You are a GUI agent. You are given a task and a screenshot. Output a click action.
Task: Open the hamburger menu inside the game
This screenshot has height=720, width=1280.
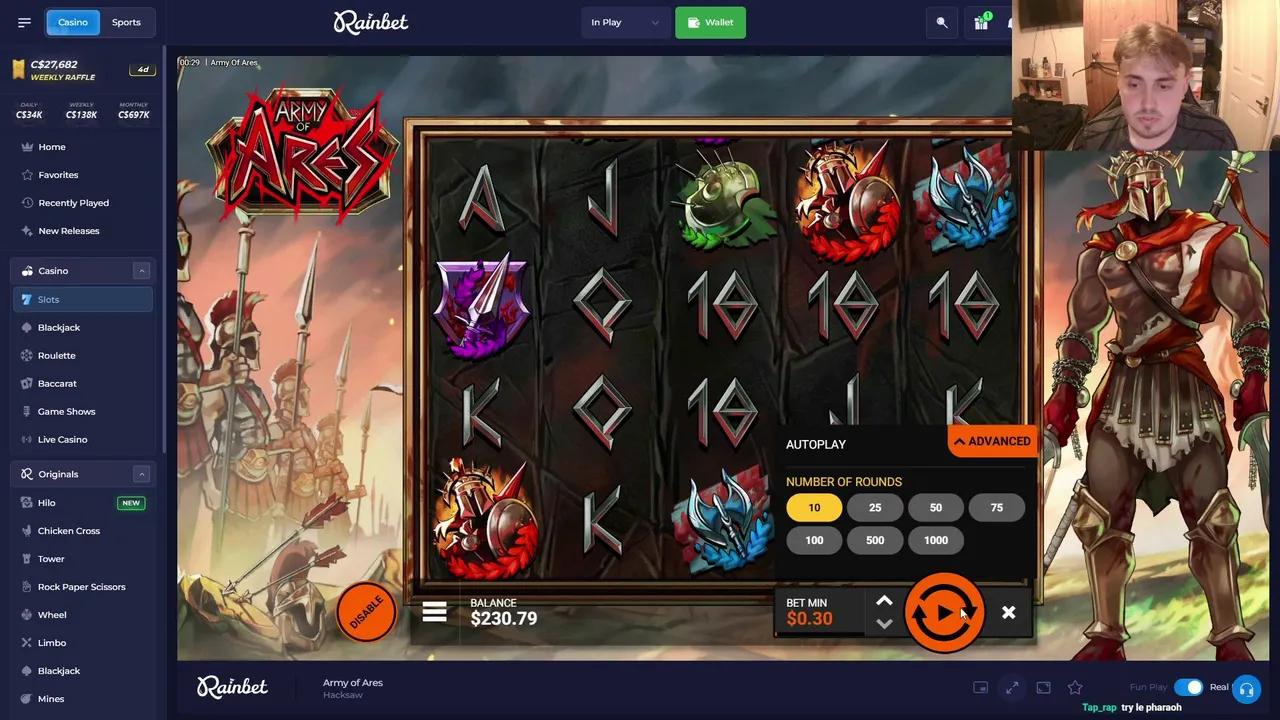pyautogui.click(x=434, y=611)
